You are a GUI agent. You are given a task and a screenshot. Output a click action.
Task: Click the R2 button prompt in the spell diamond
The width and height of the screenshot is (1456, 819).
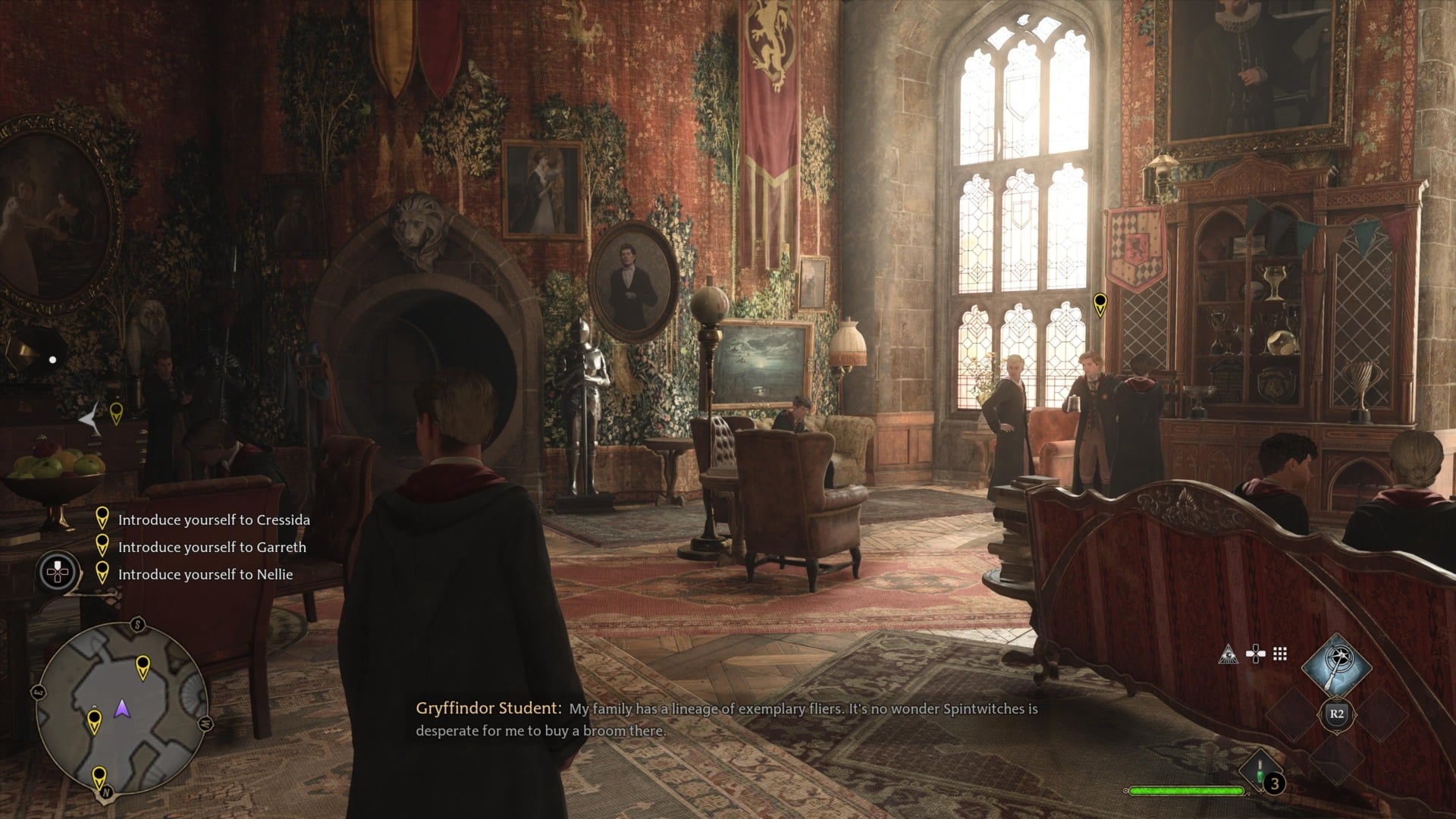click(1336, 713)
